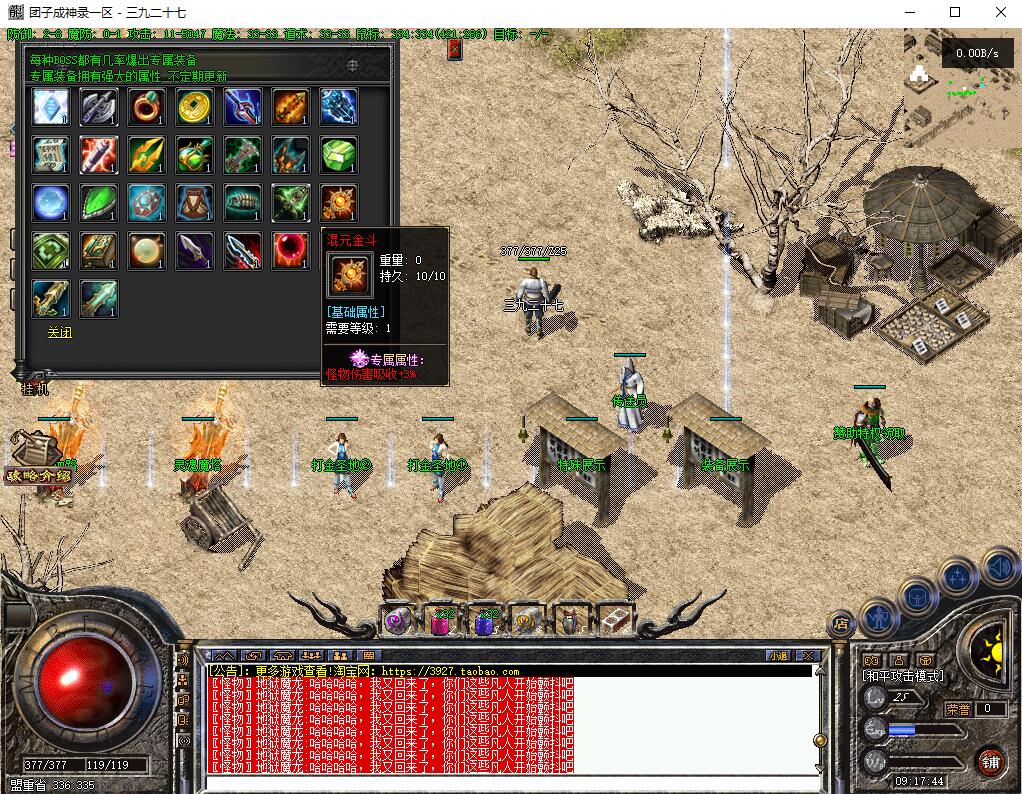Toggle 挂机 auto-play mode
This screenshot has width=1022, height=794.
pos(35,389)
